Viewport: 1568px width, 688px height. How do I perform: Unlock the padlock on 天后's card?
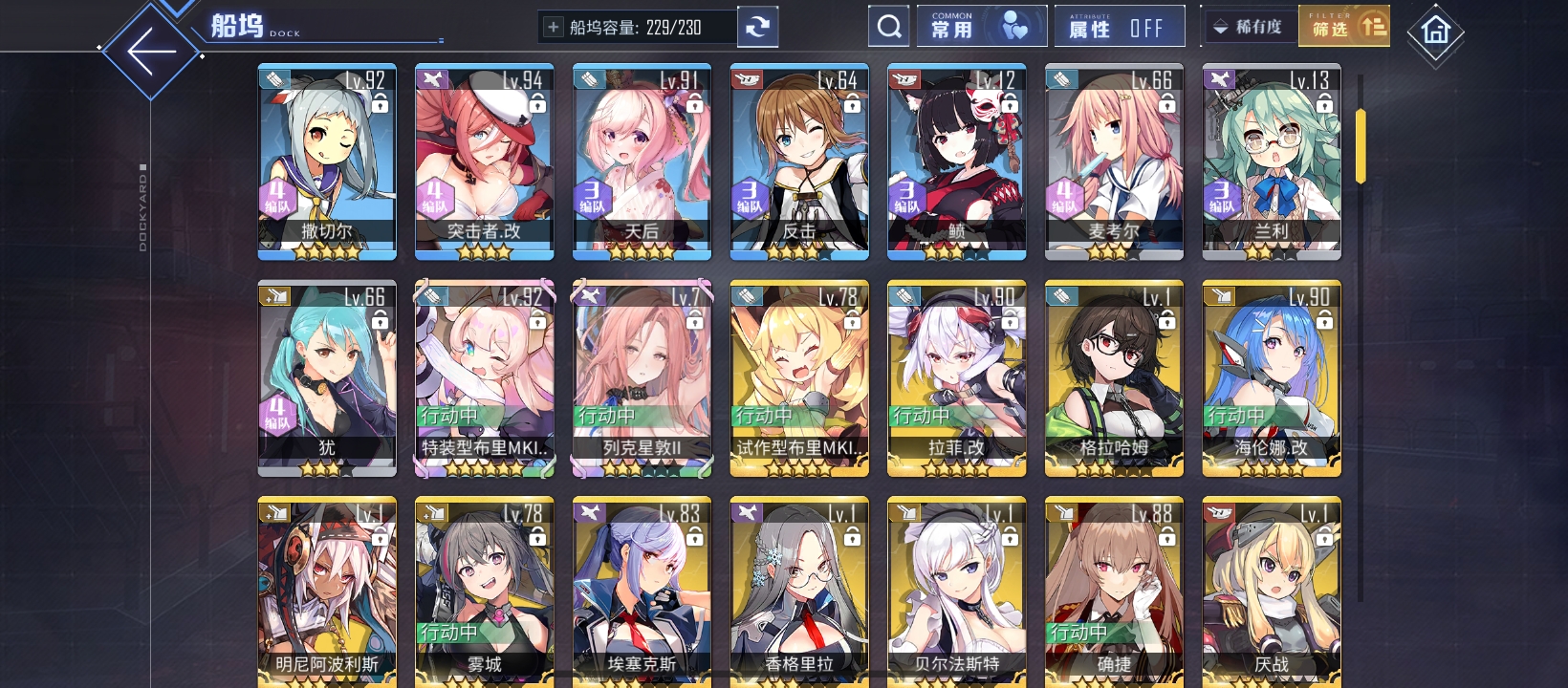[x=696, y=105]
